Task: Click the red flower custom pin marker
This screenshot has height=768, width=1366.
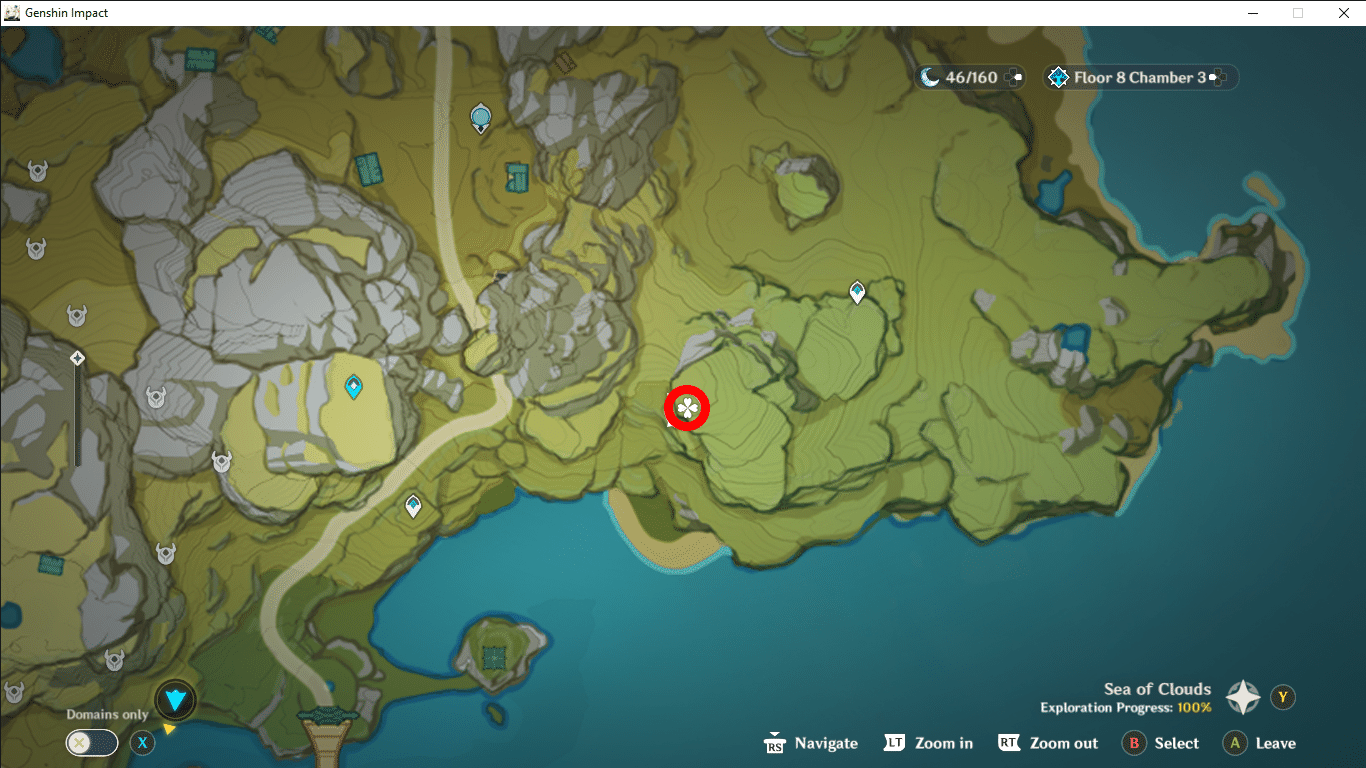Action: click(687, 407)
